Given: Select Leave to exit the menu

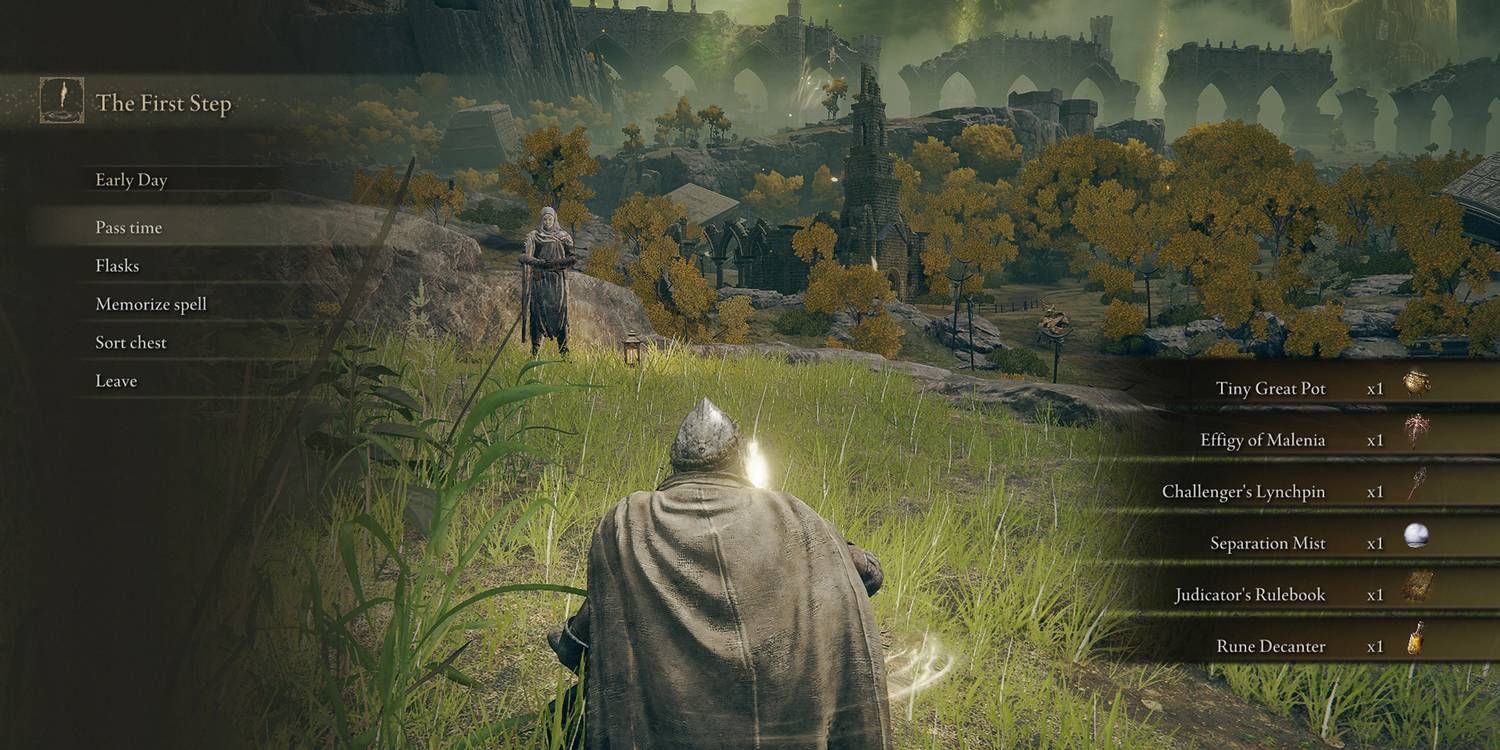Looking at the screenshot, I should pyautogui.click(x=115, y=380).
